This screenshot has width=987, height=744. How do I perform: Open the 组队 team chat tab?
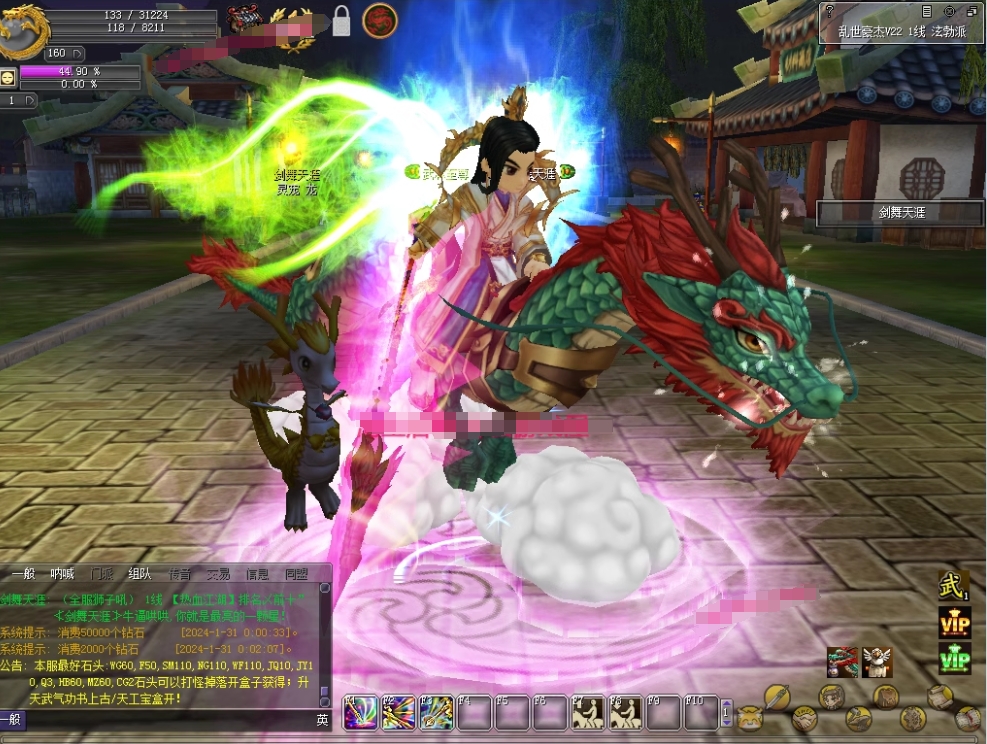139,574
